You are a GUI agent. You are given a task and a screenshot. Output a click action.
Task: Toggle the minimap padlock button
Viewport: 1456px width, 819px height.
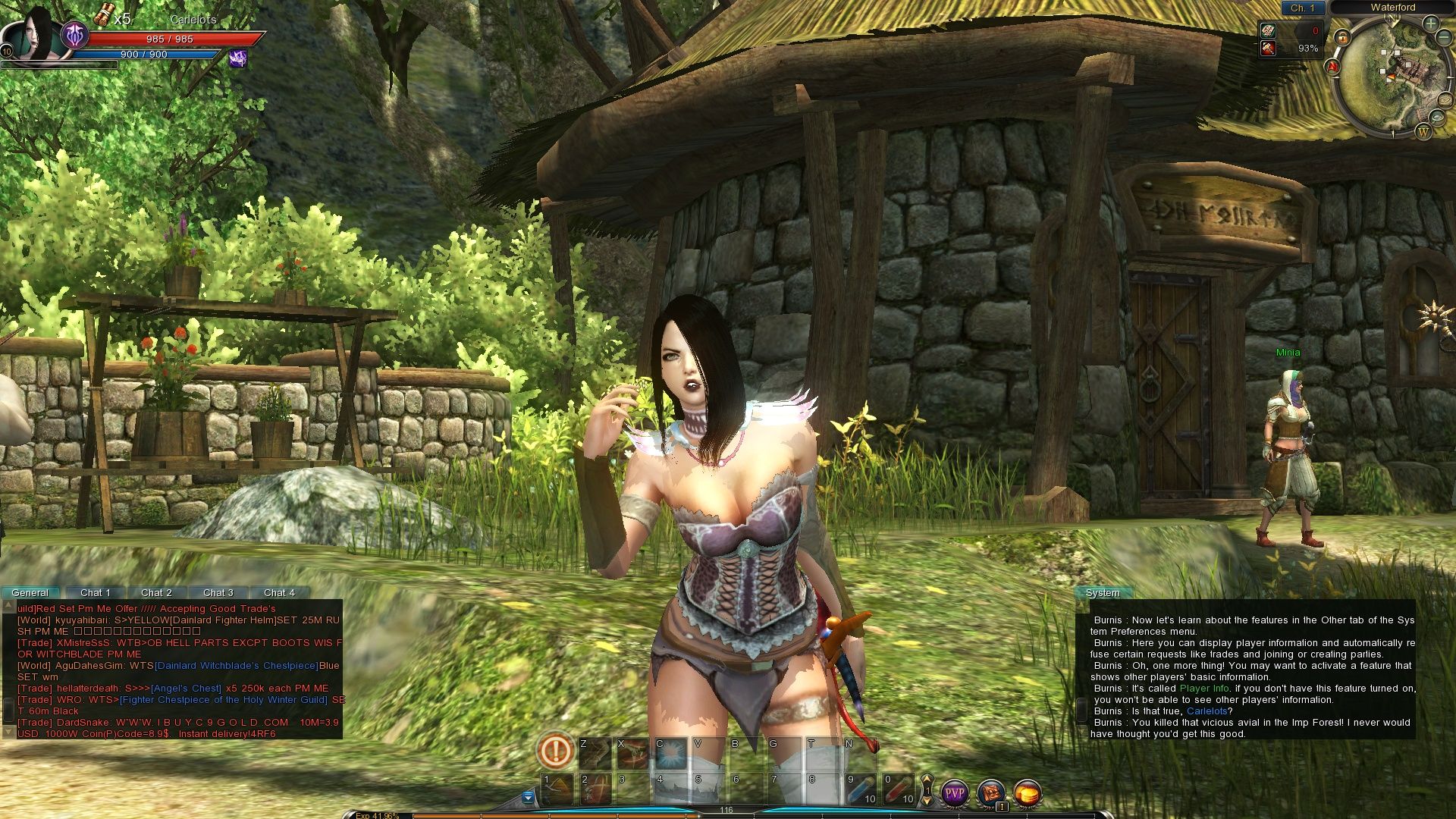1342,36
